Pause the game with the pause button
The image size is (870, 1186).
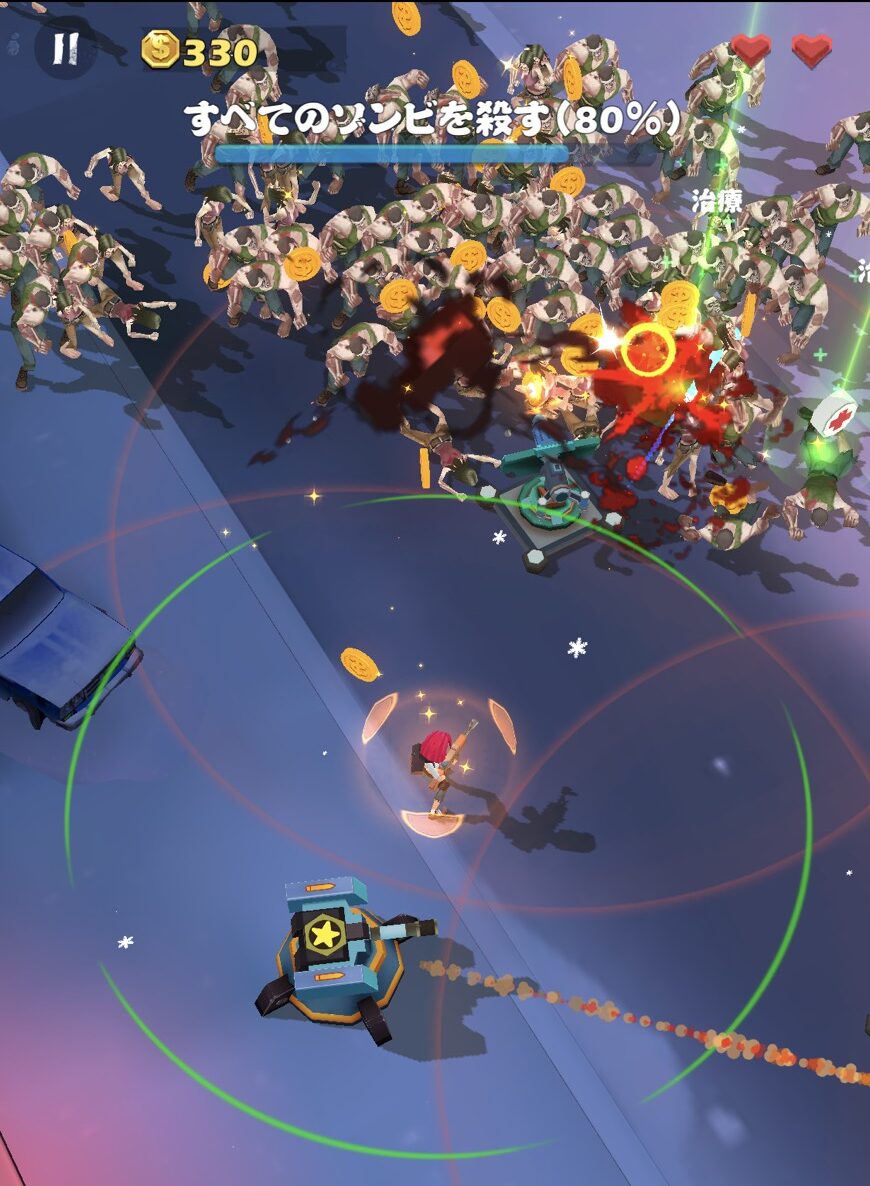click(x=66, y=48)
